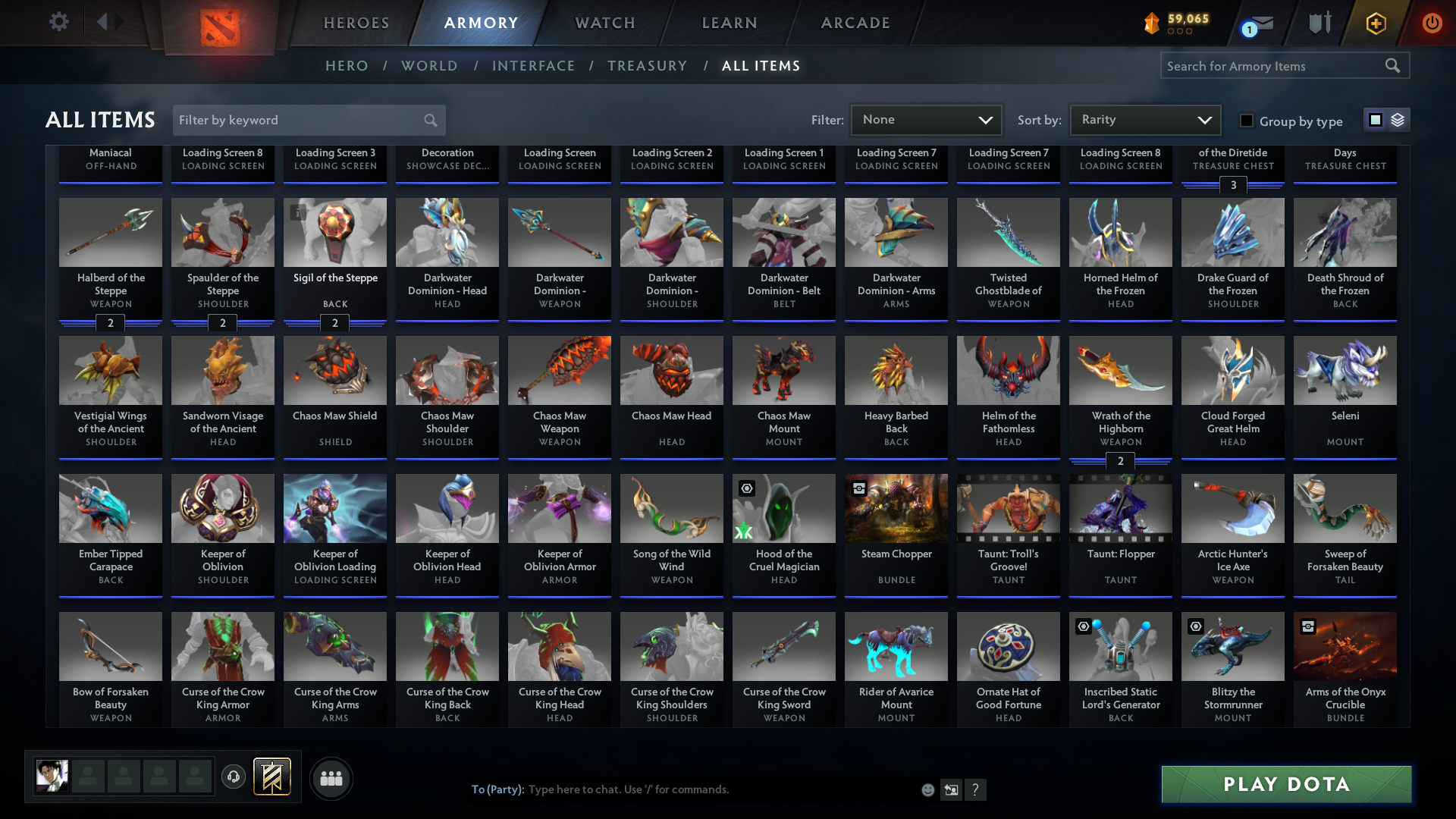Open the Filter dropdown showing None
Viewport: 1456px width, 819px height.
click(x=925, y=119)
